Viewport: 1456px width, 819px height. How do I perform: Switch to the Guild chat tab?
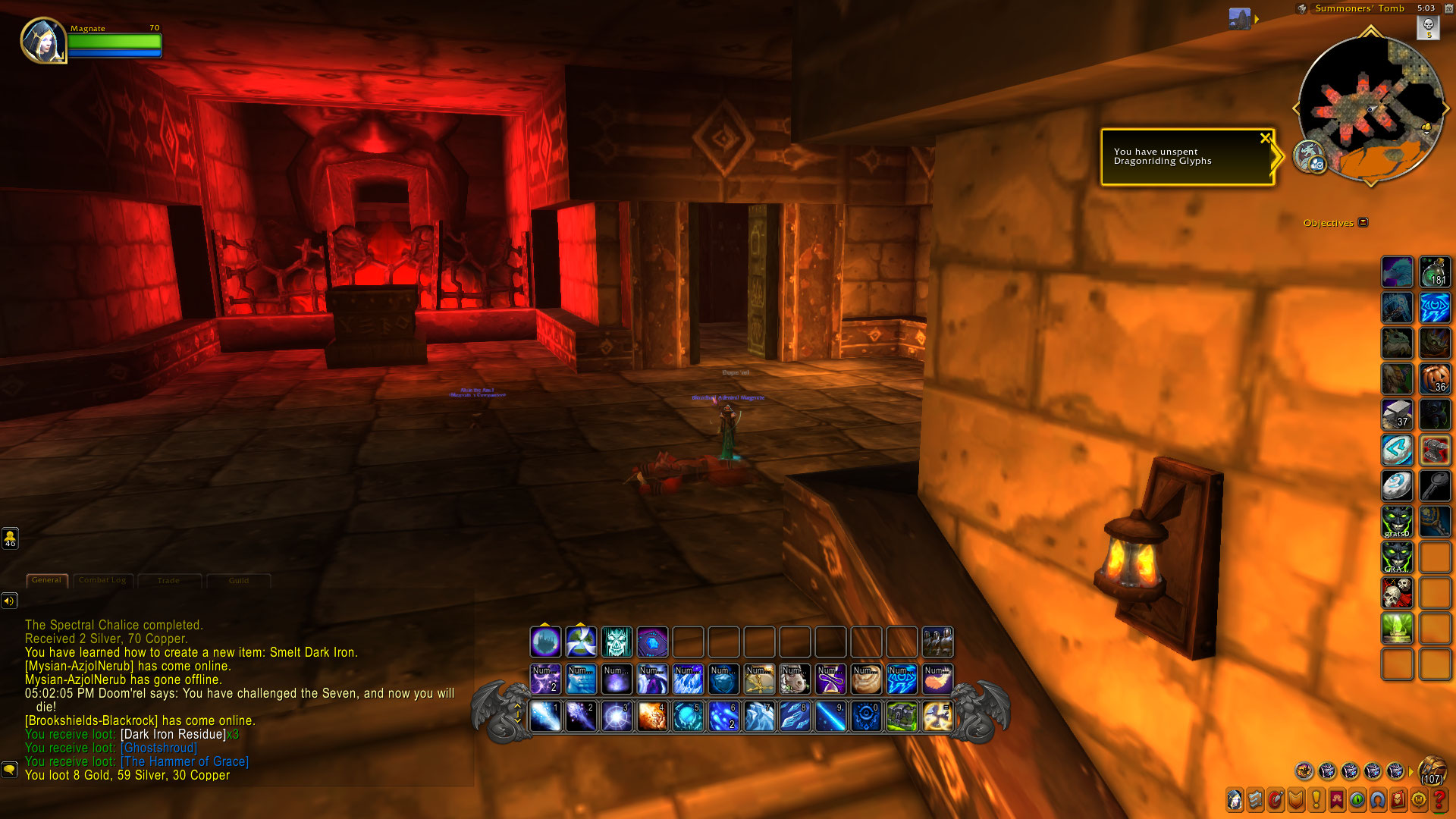(239, 580)
